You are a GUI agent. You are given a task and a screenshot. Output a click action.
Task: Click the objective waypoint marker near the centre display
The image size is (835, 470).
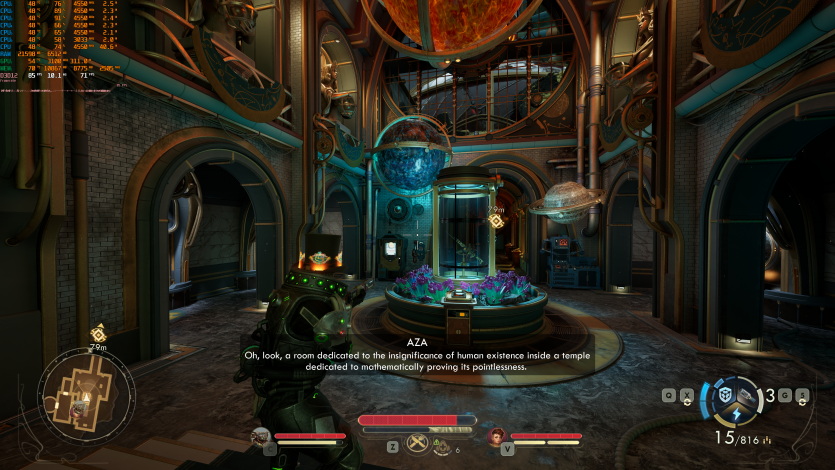(x=495, y=218)
